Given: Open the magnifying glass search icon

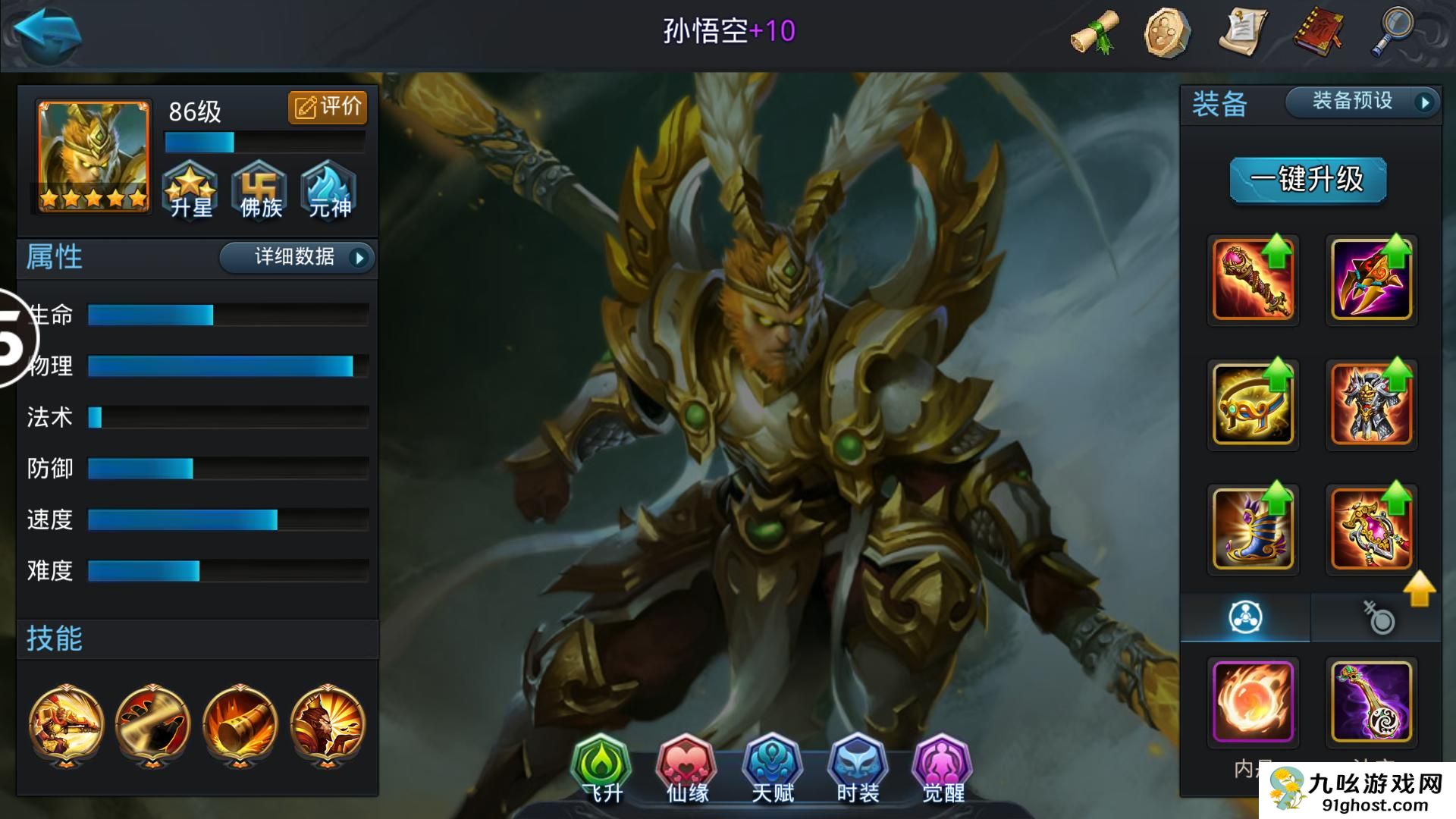Looking at the screenshot, I should point(1392,32).
